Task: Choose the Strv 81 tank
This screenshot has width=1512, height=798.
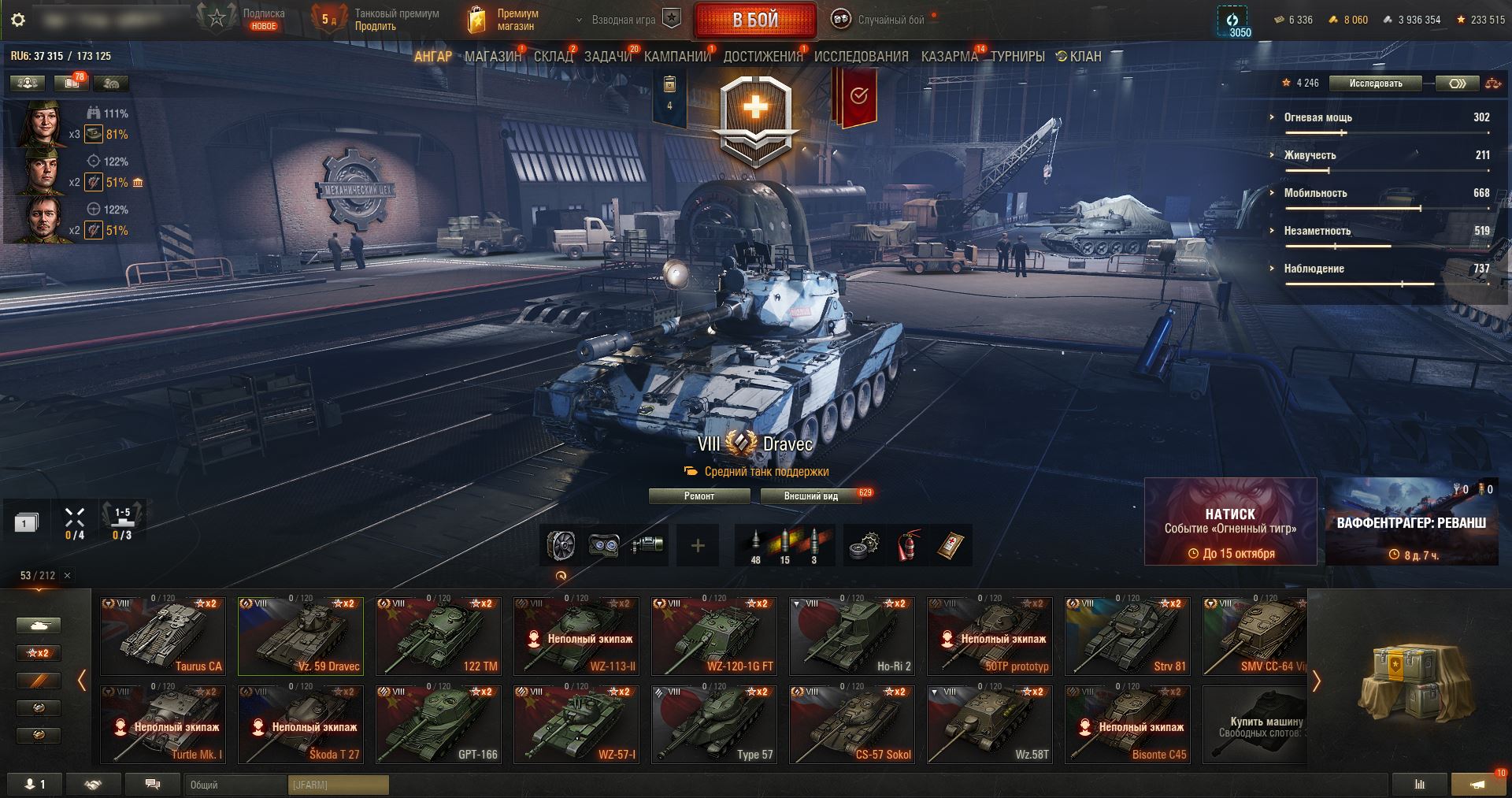Action: (1127, 636)
